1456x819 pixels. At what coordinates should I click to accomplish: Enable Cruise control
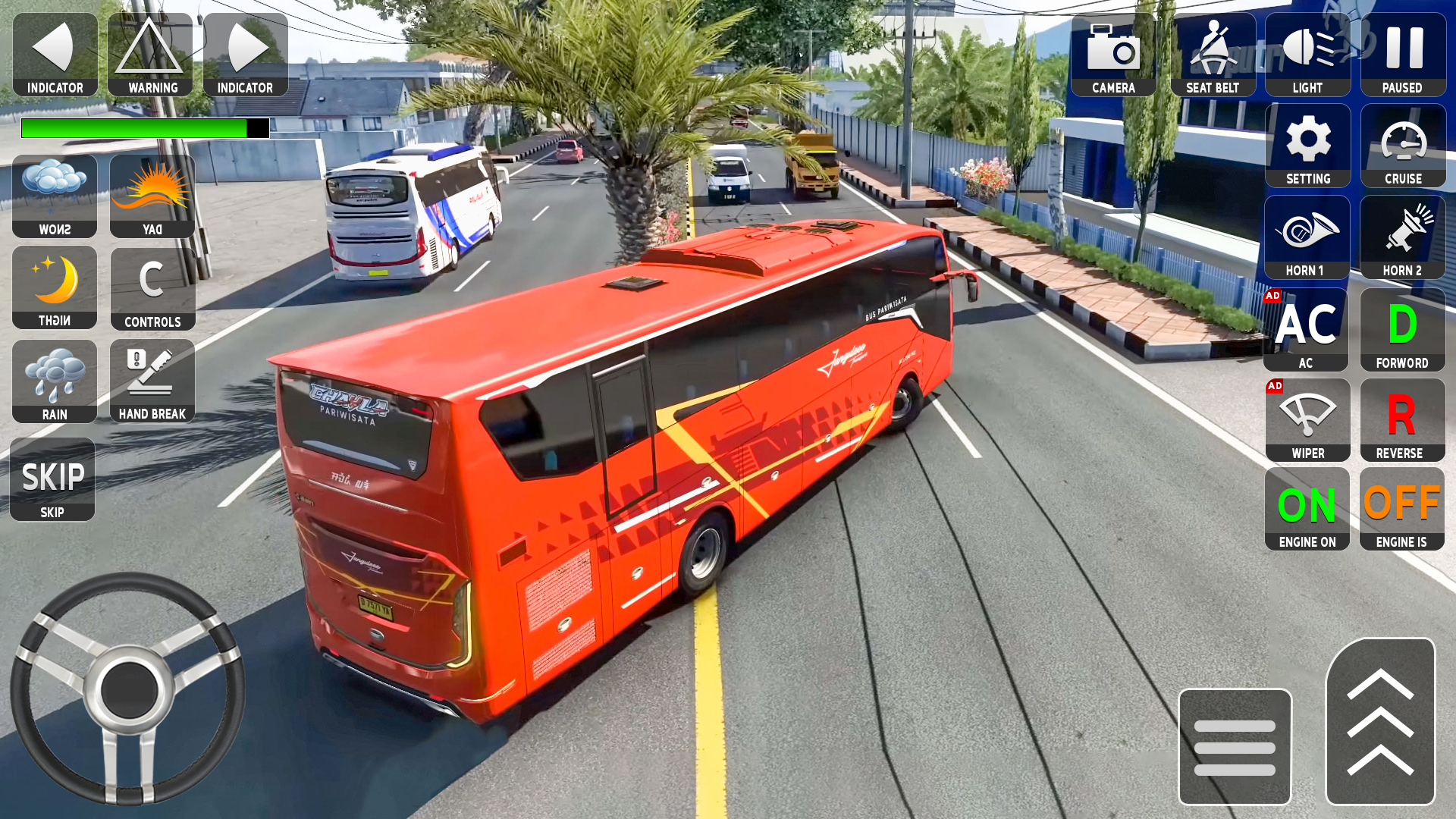[1403, 144]
